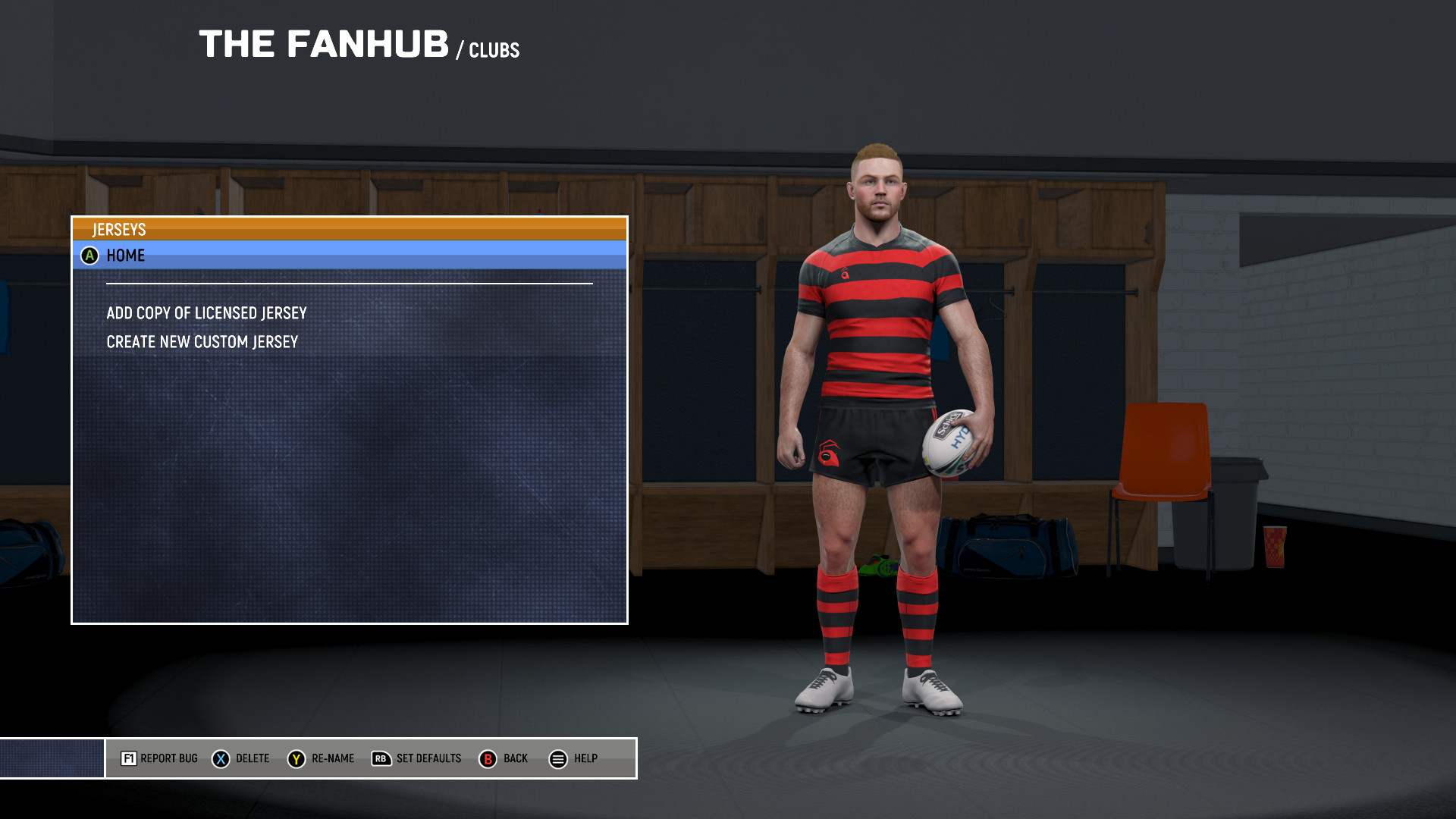Click Help in the bottom bar
The image size is (1456, 819).
click(586, 758)
